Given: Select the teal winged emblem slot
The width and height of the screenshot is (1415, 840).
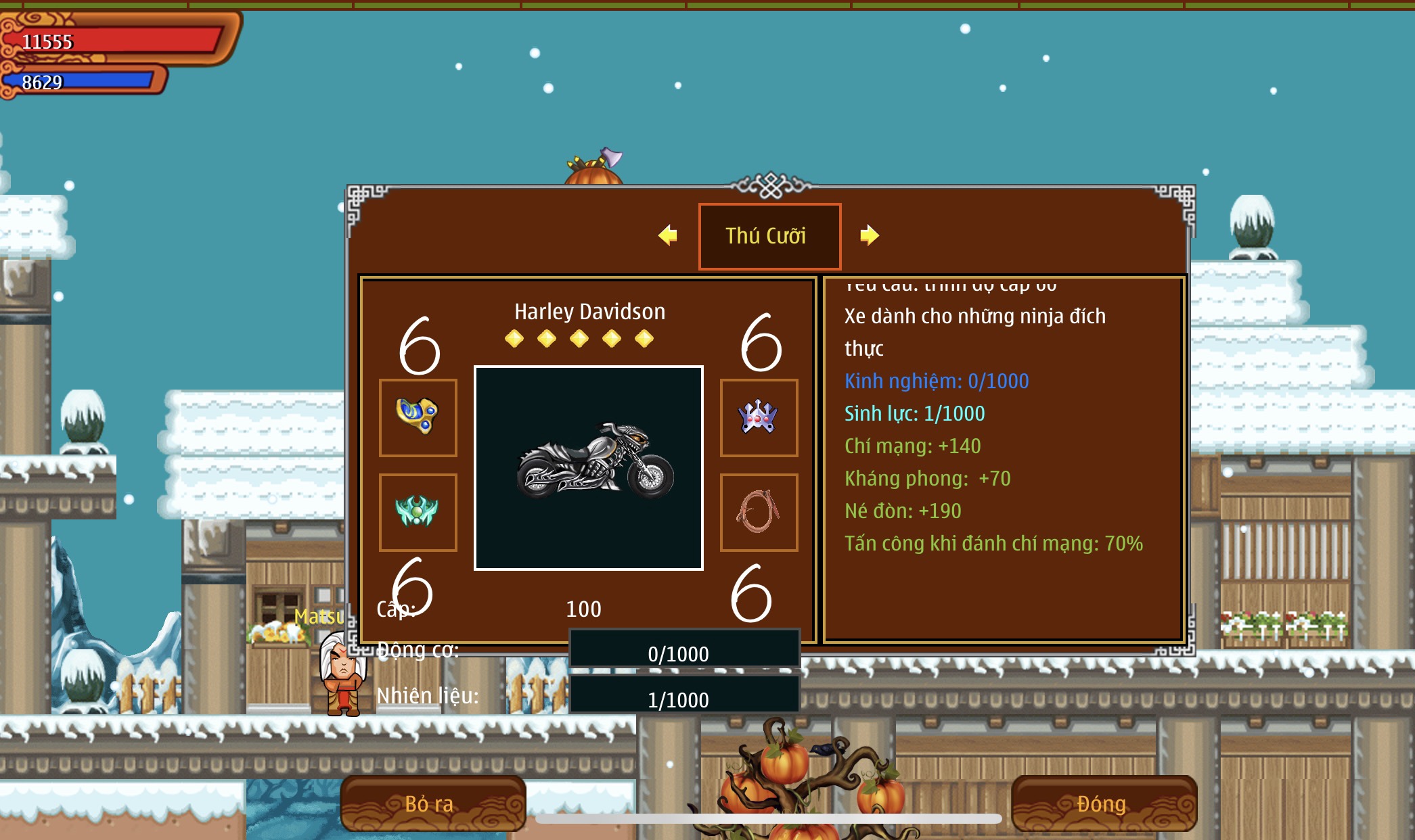Looking at the screenshot, I should click(x=418, y=512).
